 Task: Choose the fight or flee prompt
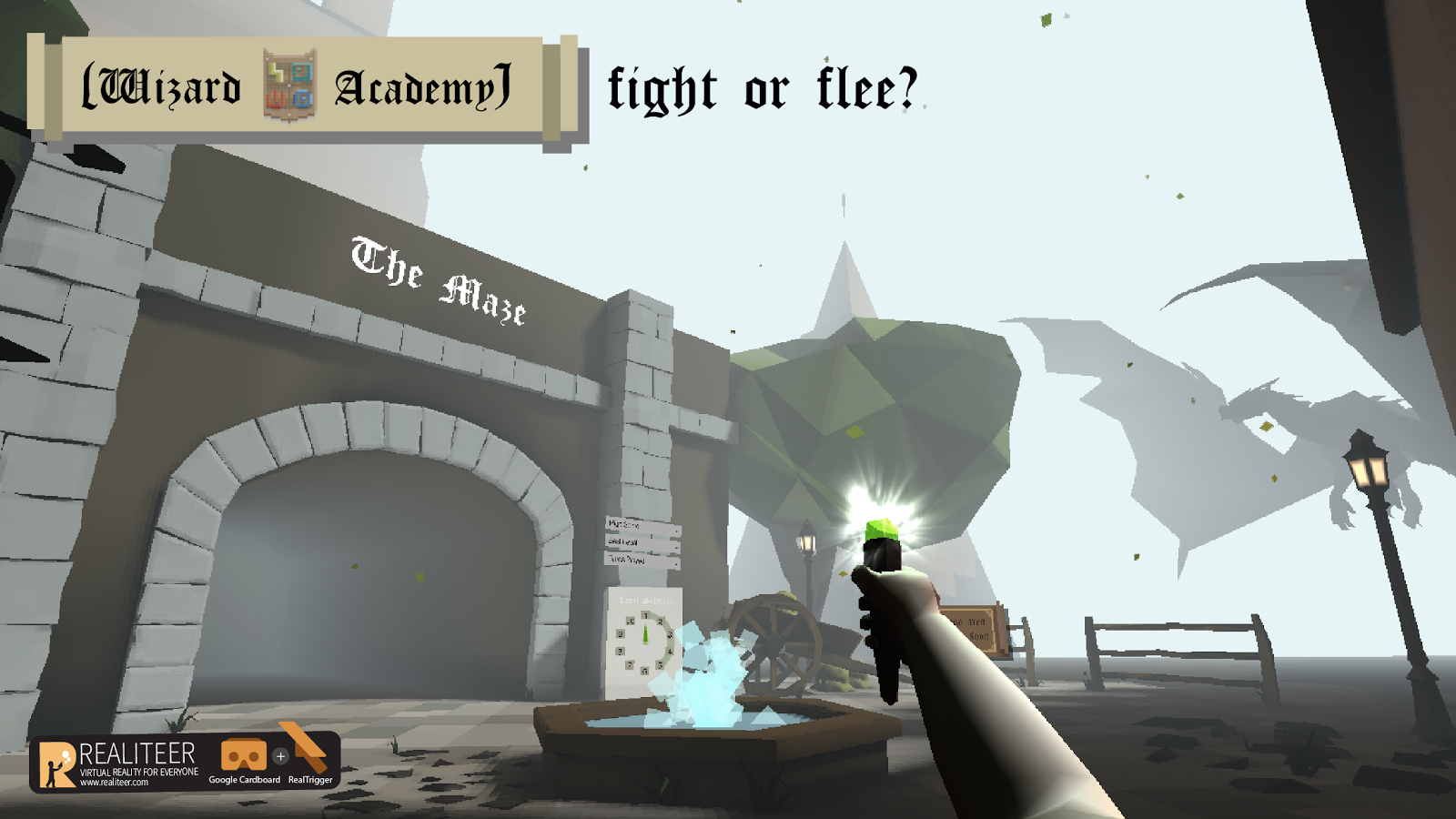click(x=760, y=86)
